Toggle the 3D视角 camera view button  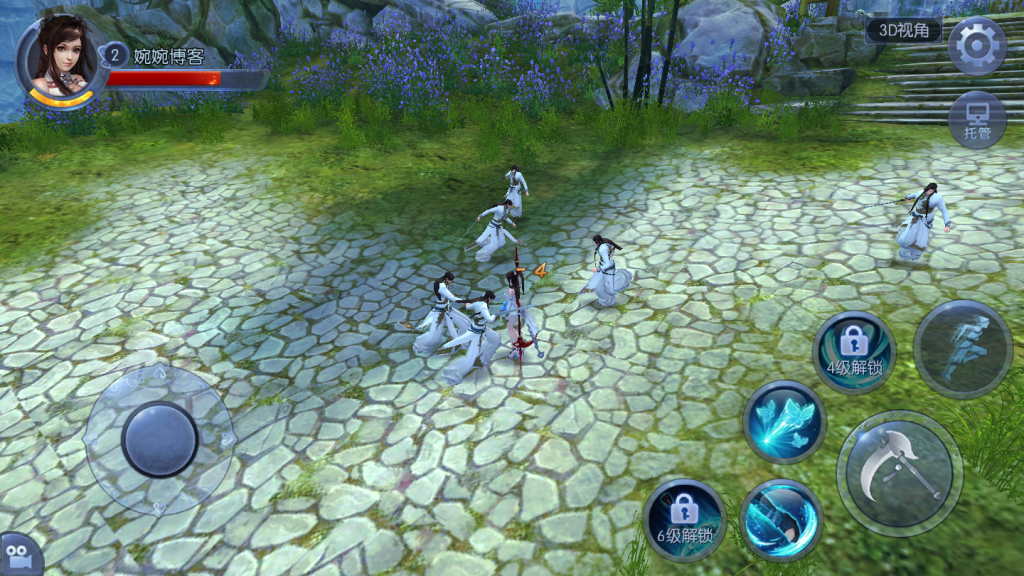point(903,30)
